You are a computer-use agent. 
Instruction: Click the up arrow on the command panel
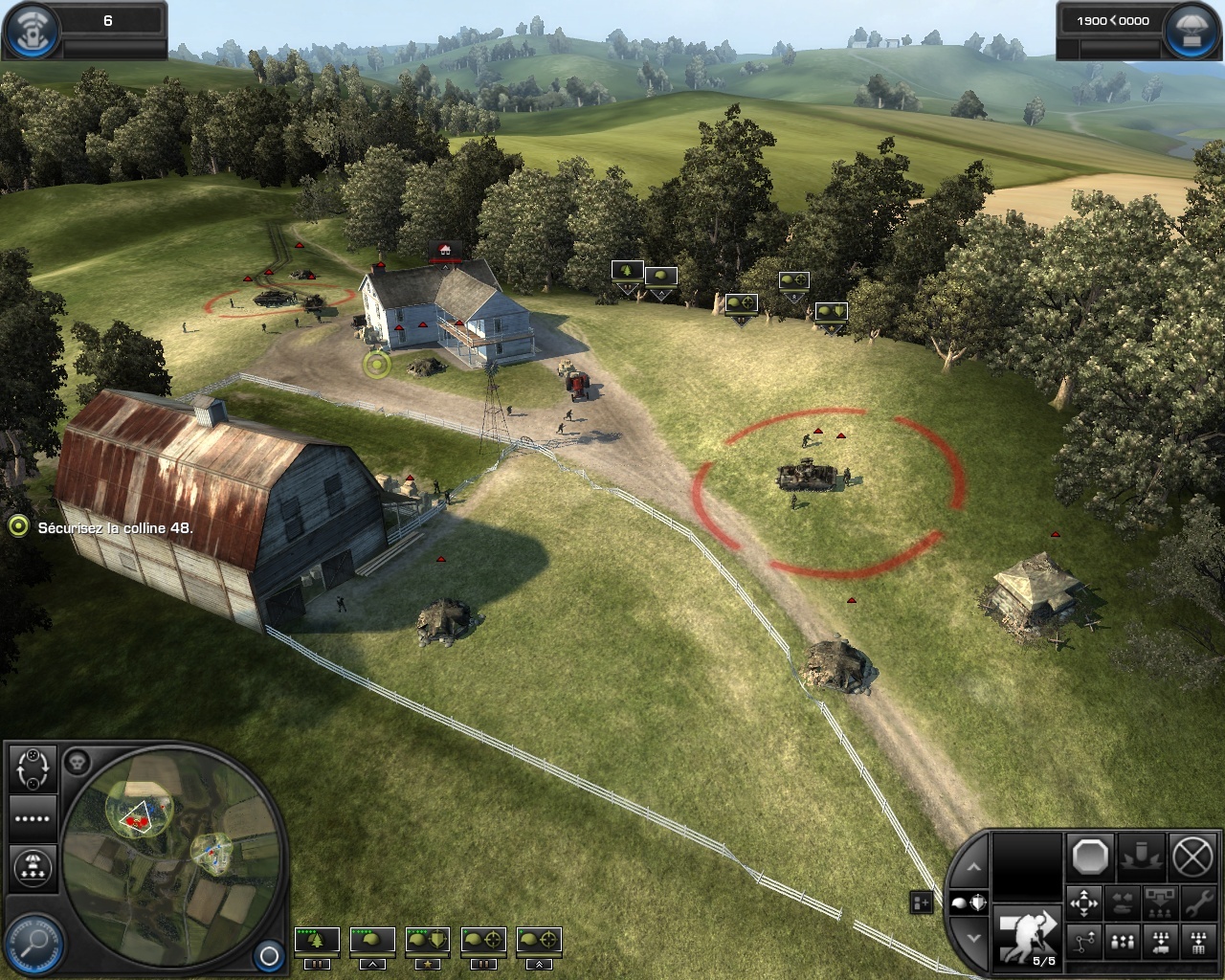pyautogui.click(x=973, y=867)
